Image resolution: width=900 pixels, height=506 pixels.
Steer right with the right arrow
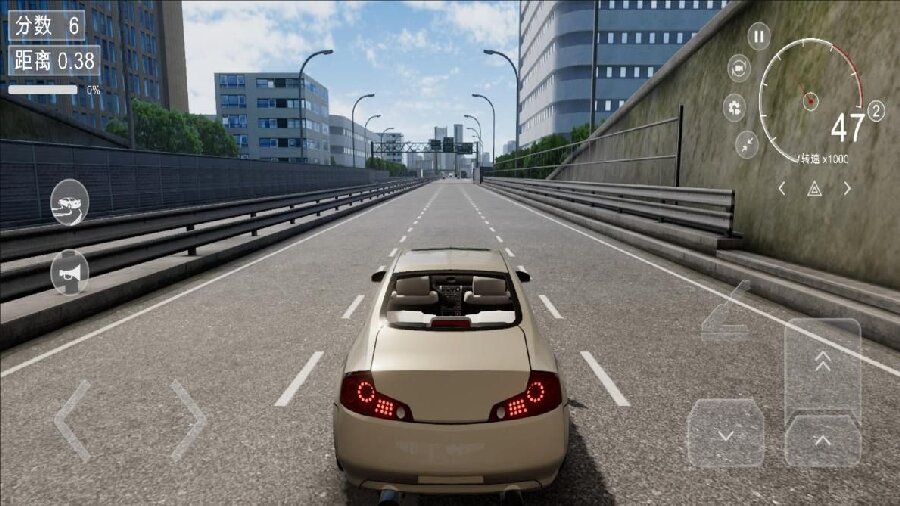(x=188, y=419)
